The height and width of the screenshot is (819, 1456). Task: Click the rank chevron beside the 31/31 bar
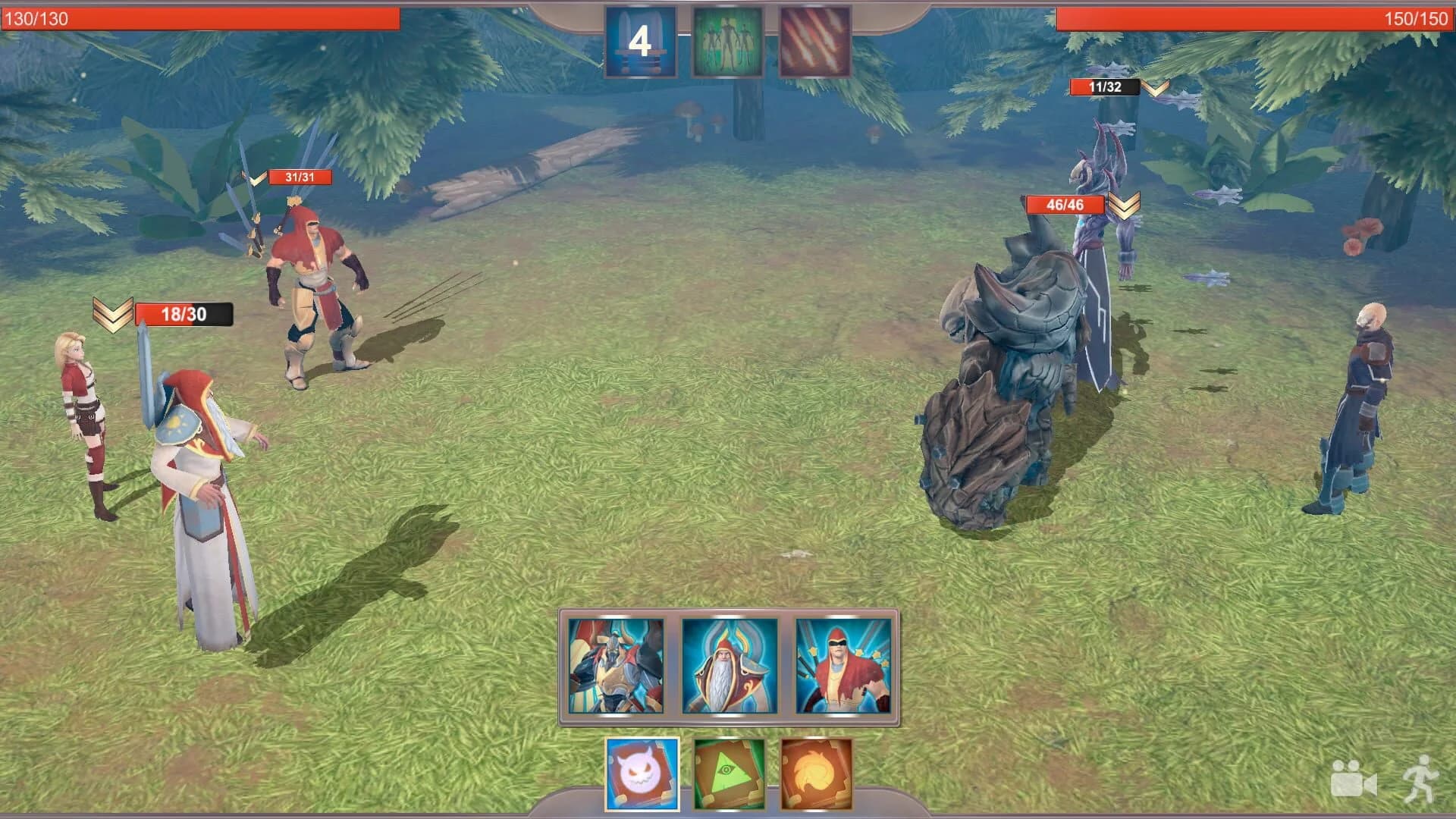(x=253, y=180)
